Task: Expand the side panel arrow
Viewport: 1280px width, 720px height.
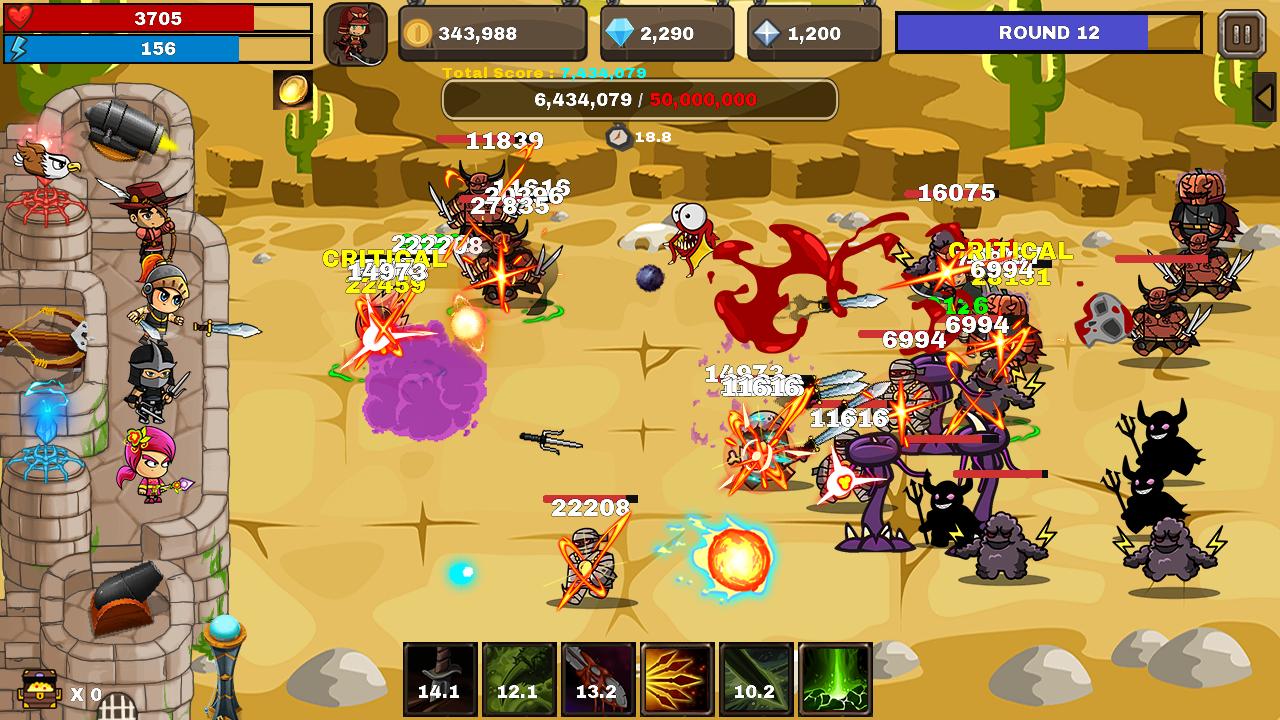Action: [x=1264, y=97]
